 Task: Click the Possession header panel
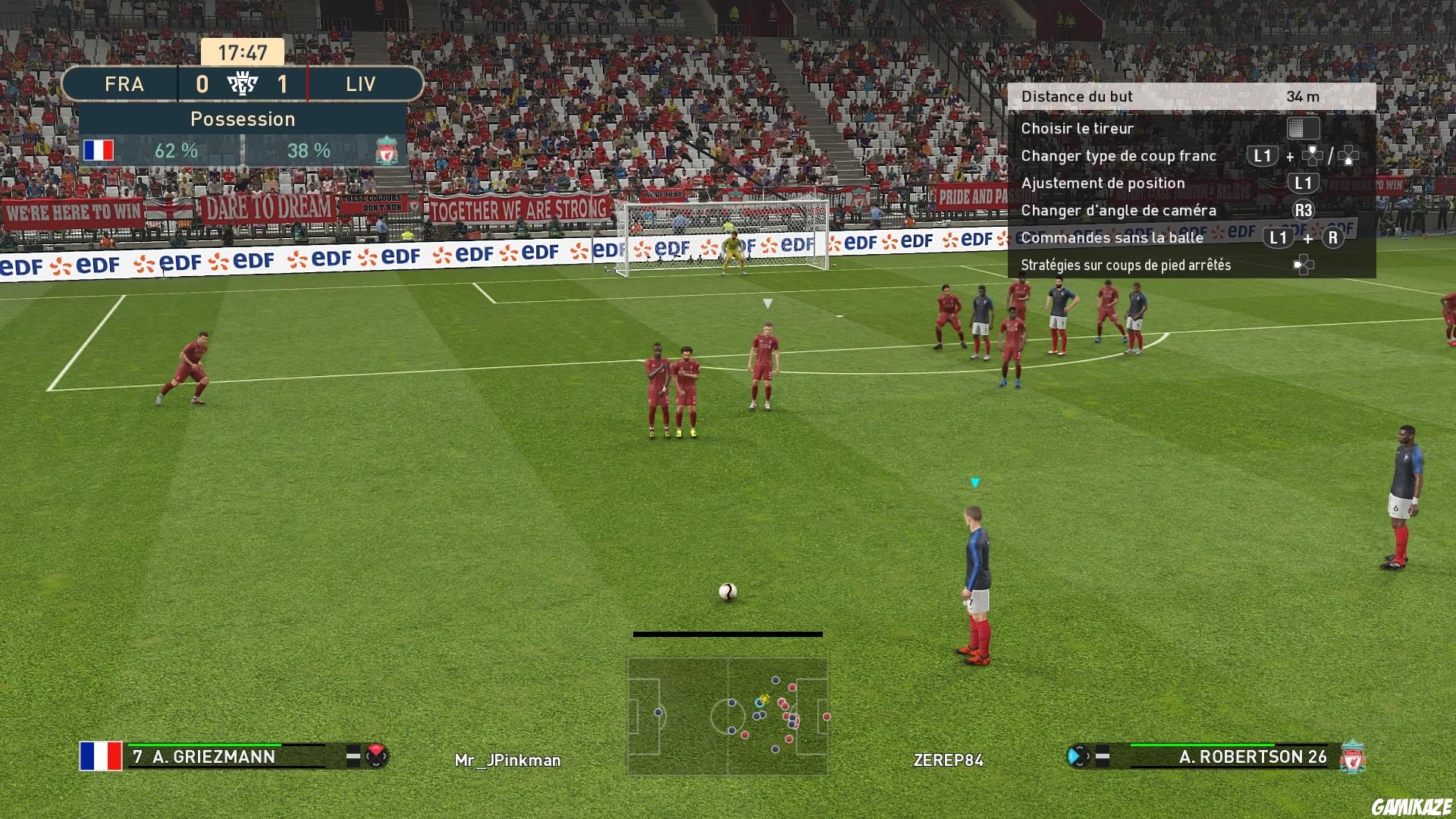coord(243,119)
